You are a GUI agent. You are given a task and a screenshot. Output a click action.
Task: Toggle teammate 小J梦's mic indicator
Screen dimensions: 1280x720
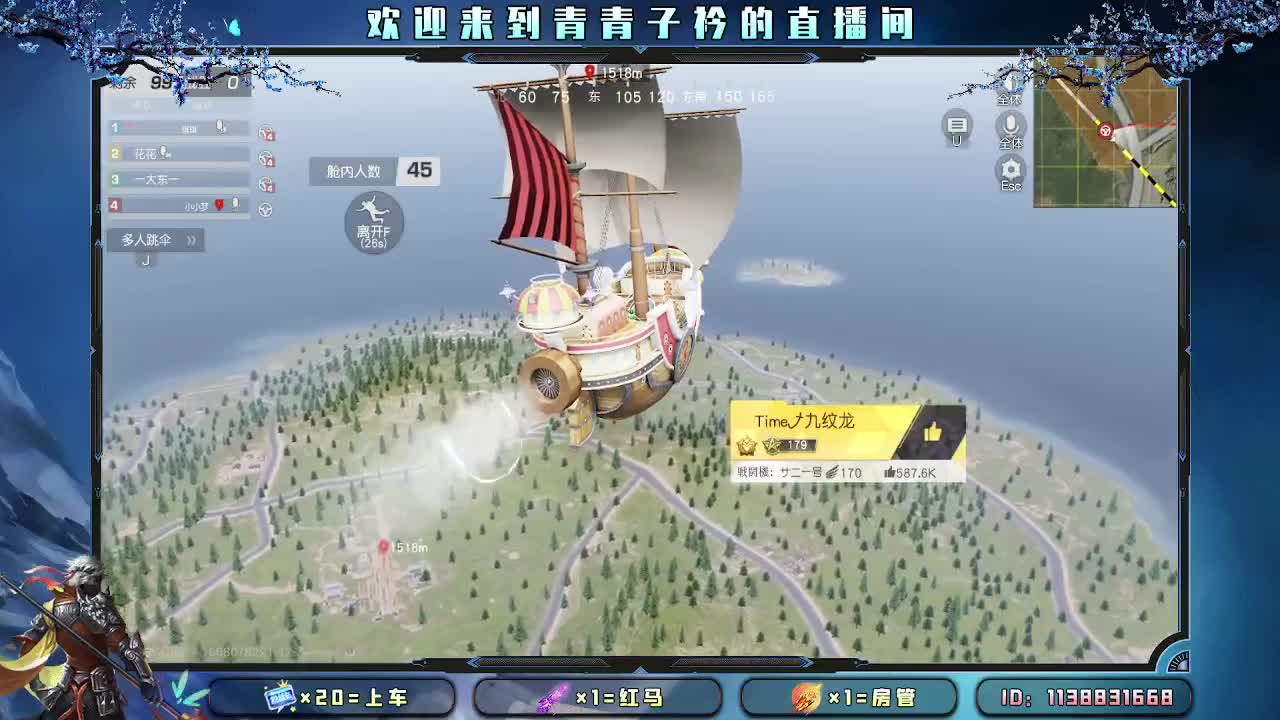click(x=236, y=205)
